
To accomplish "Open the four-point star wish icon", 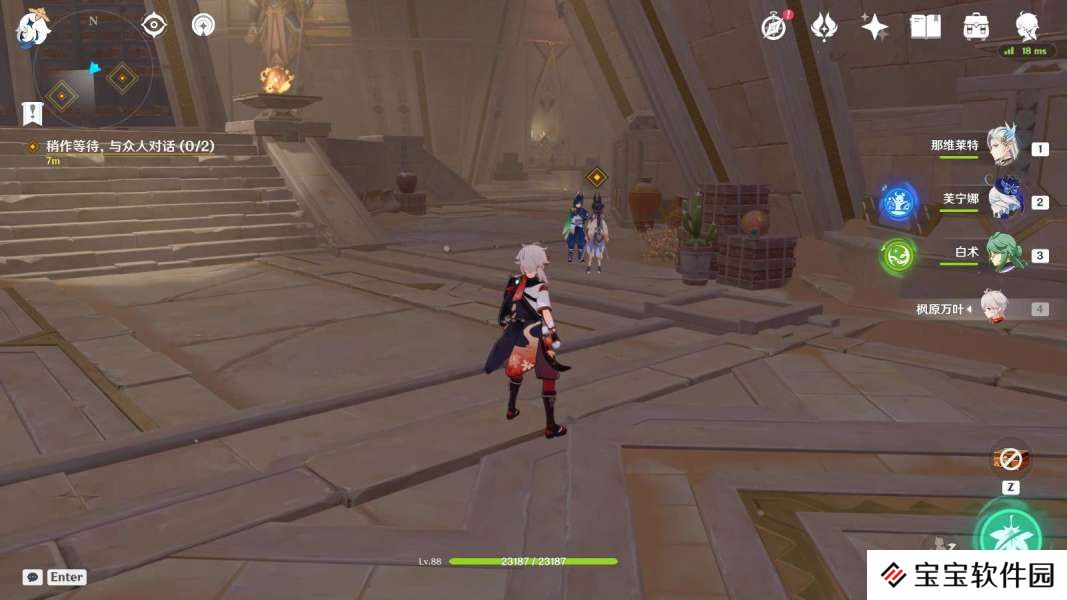I will pyautogui.click(x=875, y=27).
